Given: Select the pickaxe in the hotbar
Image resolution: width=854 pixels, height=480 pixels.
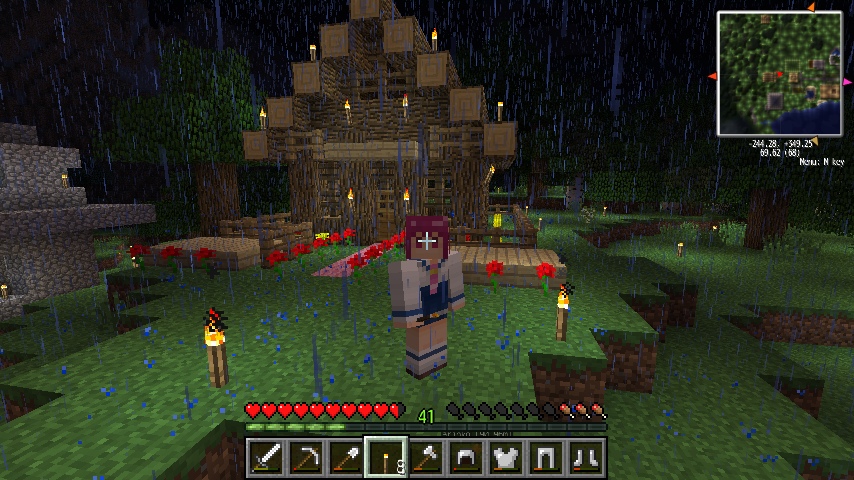Looking at the screenshot, I should 306,458.
